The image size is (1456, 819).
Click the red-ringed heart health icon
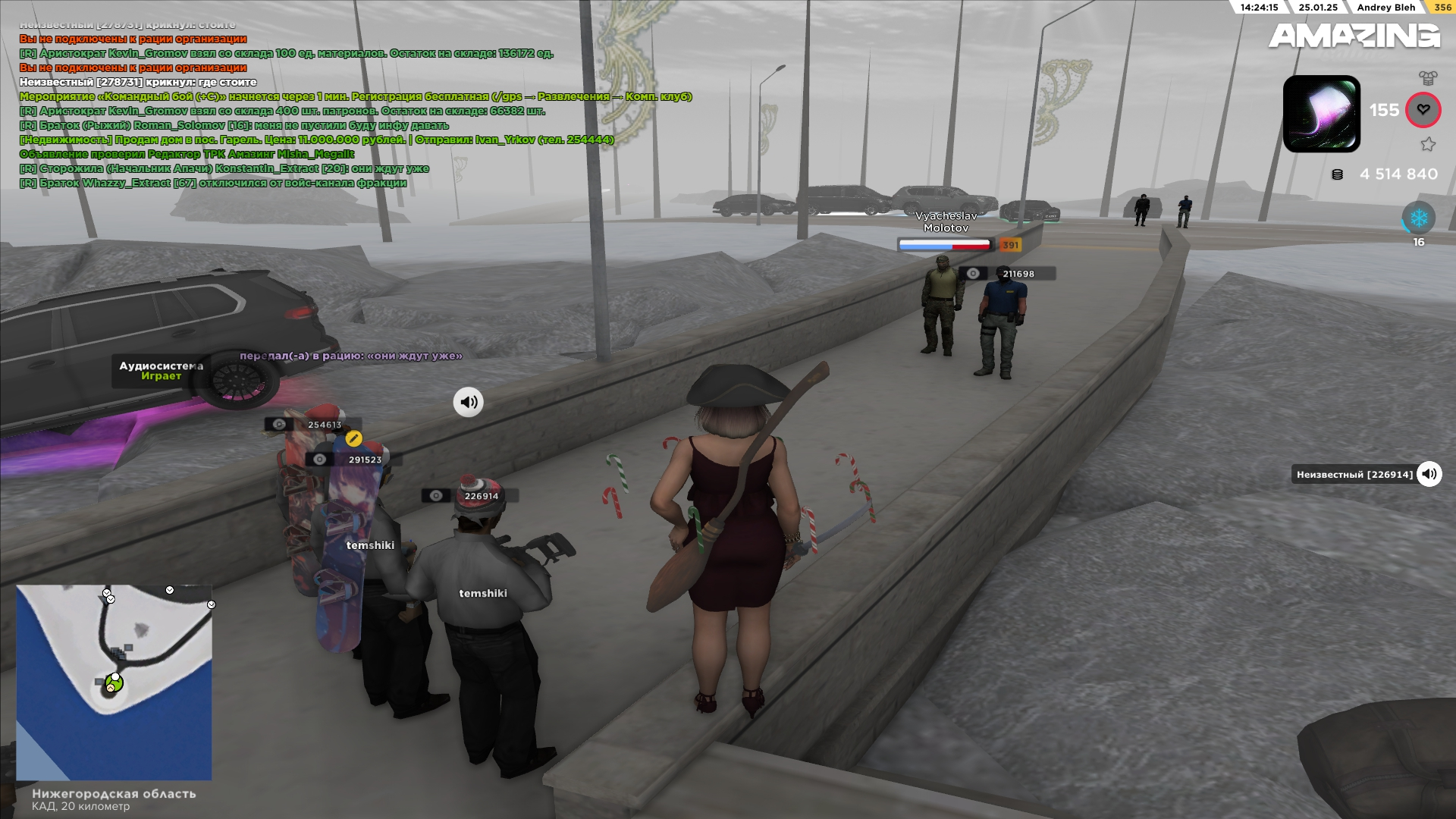(x=1423, y=110)
